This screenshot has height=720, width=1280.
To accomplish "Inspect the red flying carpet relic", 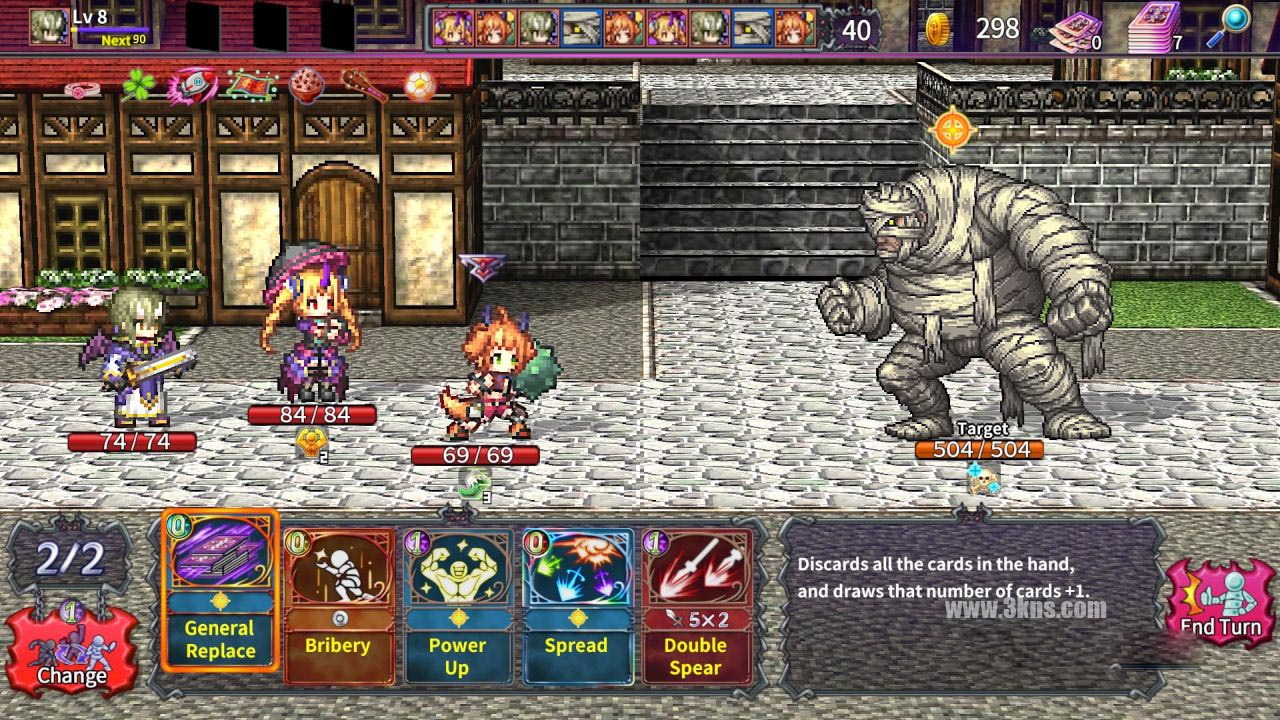I will pos(250,86).
